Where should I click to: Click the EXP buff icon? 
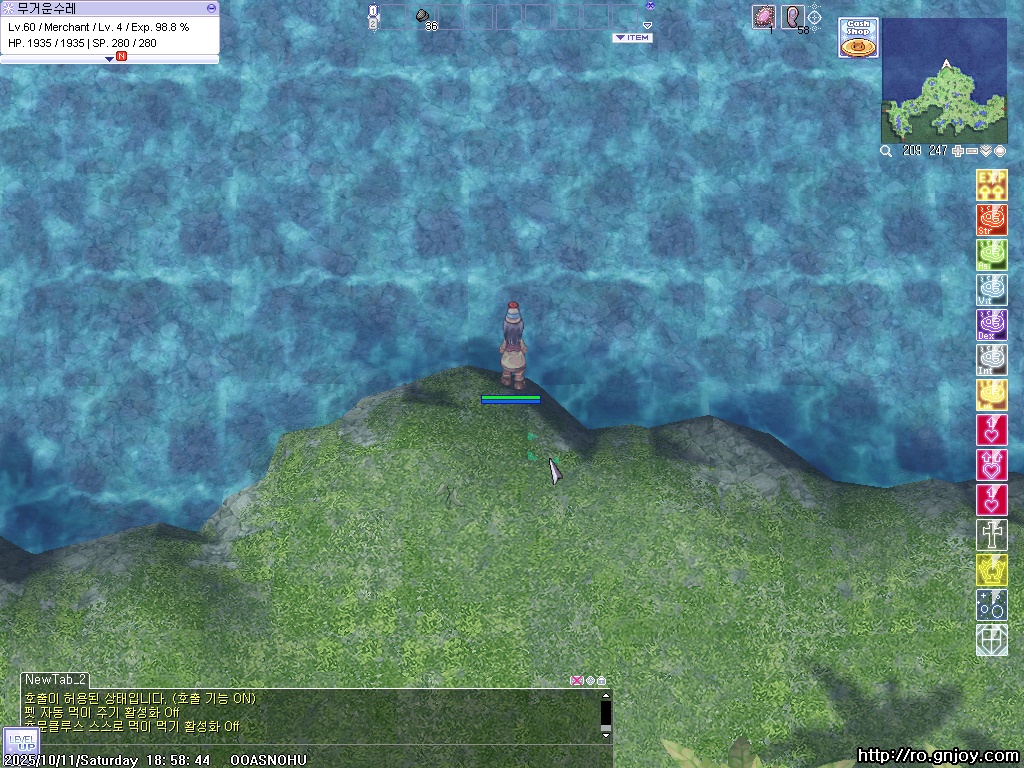[991, 185]
